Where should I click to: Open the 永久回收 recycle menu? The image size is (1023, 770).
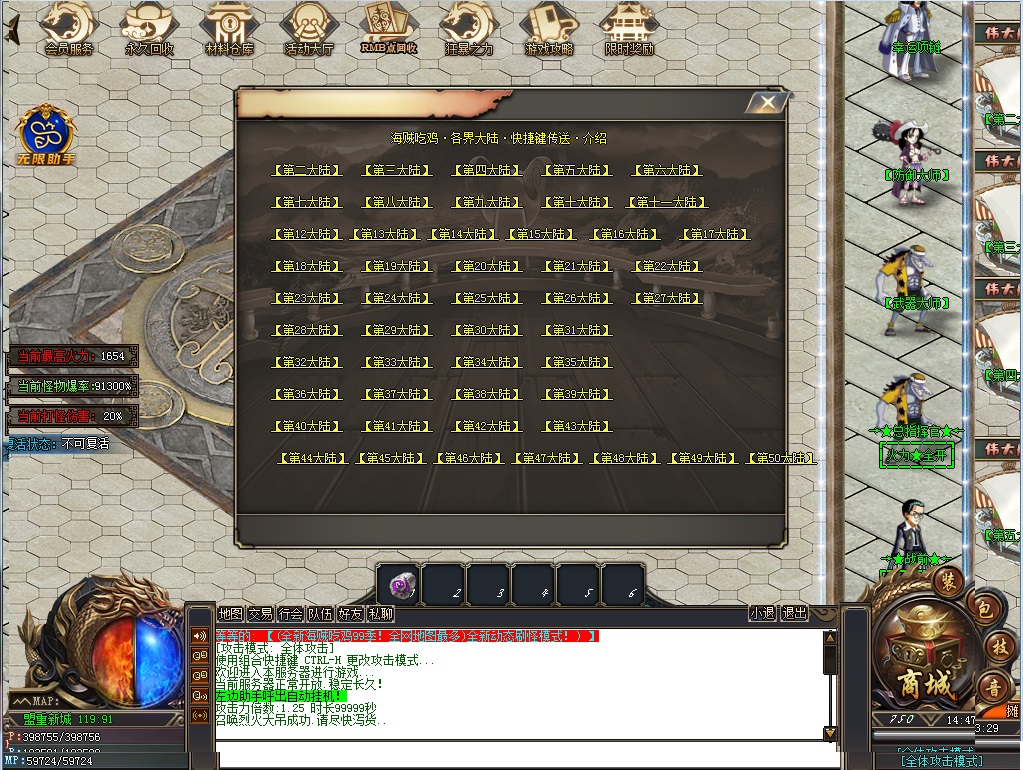point(149,28)
